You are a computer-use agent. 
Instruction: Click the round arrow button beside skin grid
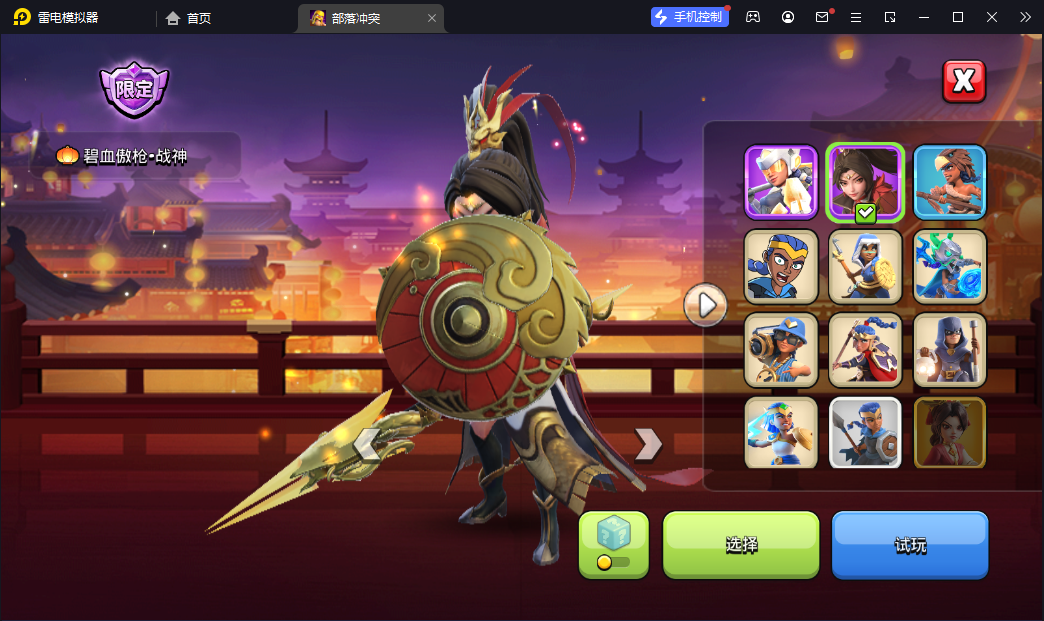(x=706, y=304)
